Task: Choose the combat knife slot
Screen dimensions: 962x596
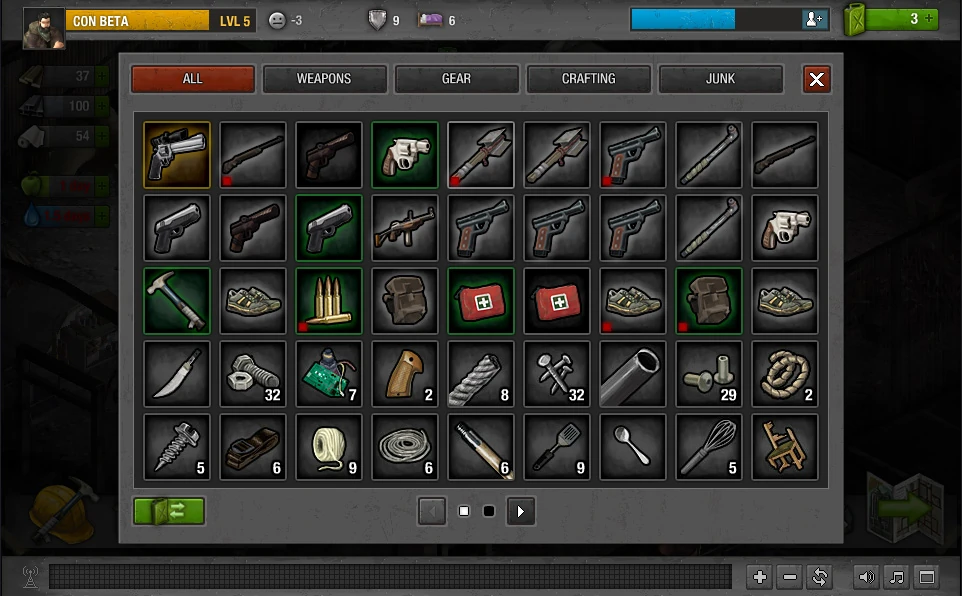Action: 177,374
